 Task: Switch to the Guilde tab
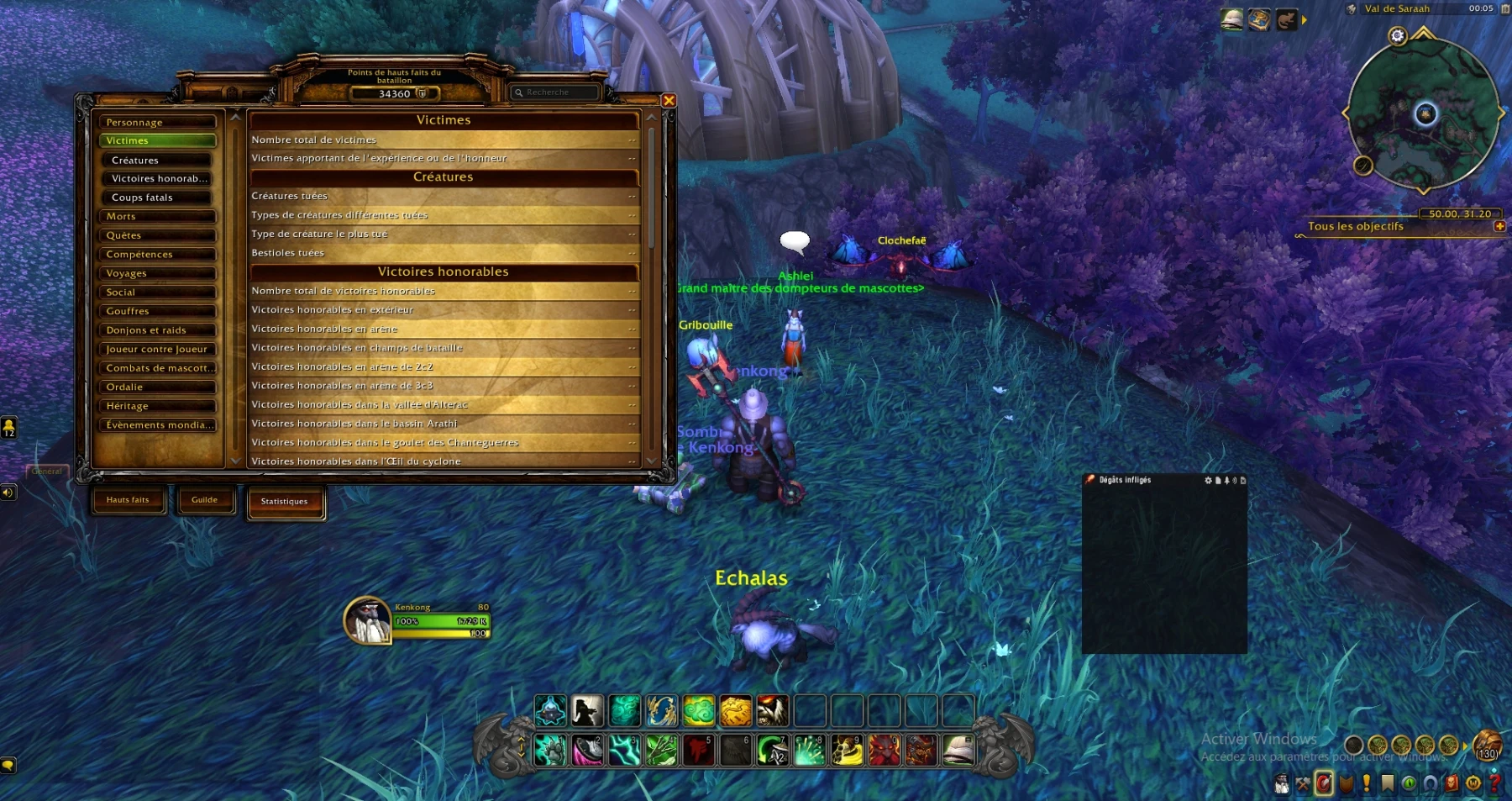click(x=204, y=500)
